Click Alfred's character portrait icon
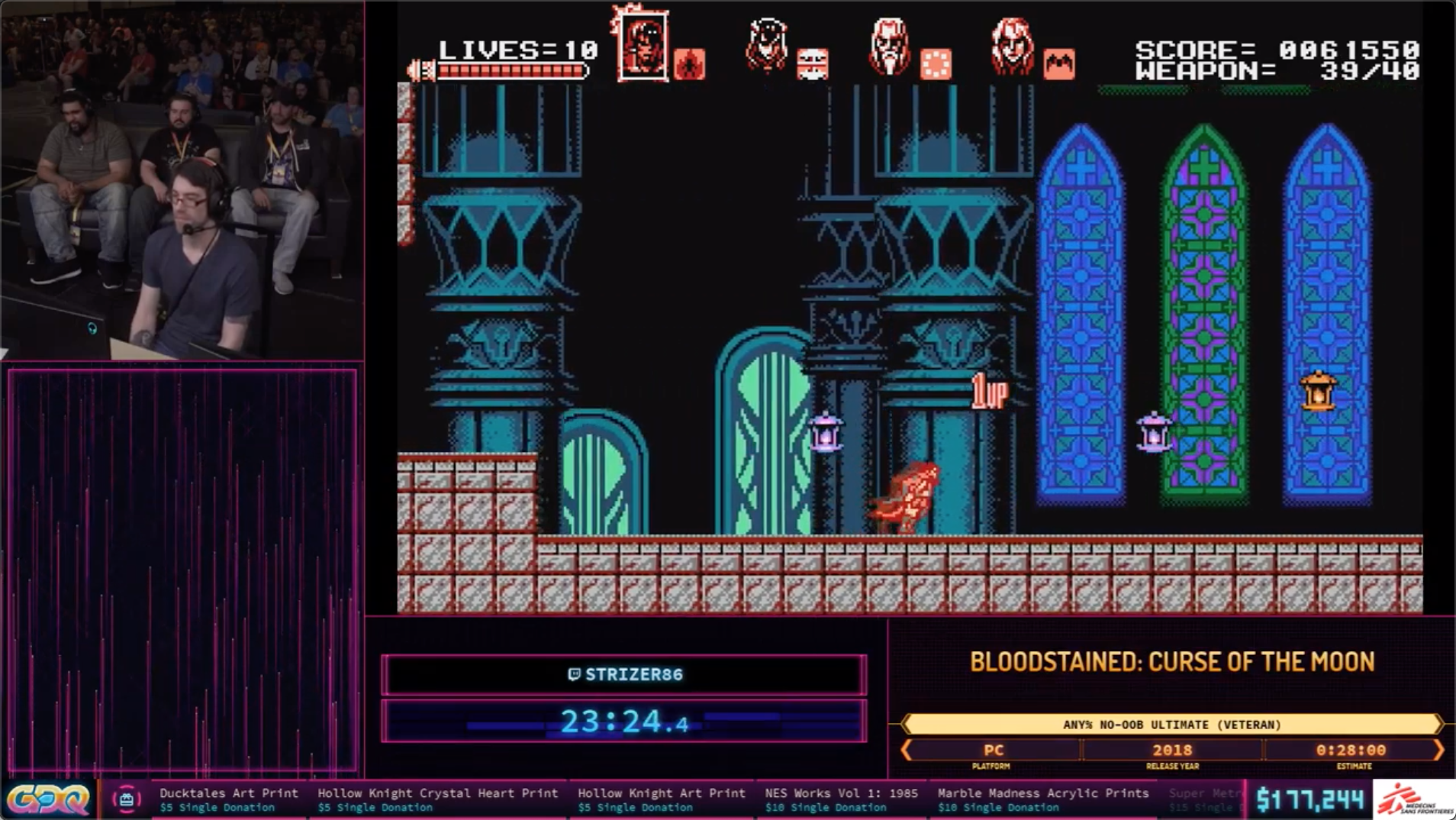 pos(888,44)
